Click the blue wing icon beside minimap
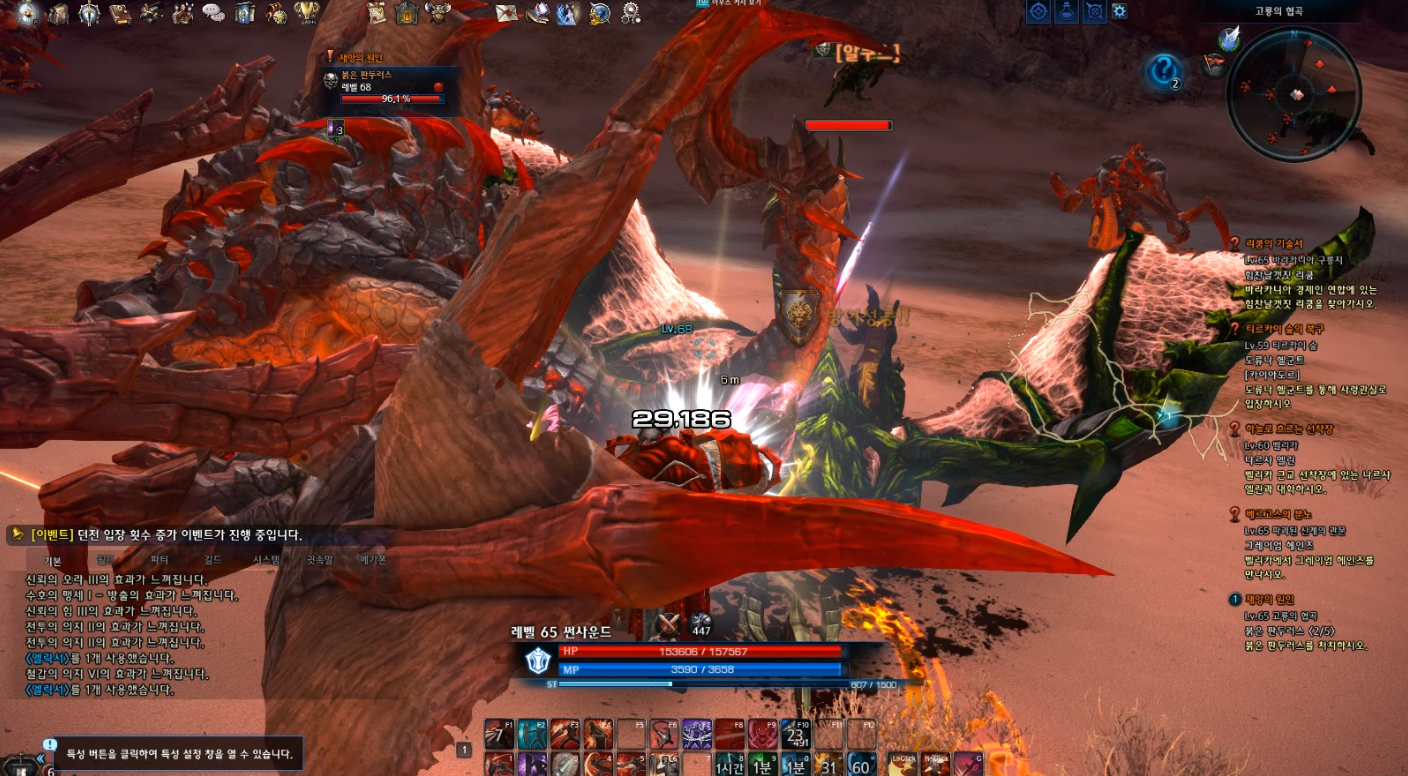This screenshot has height=776, width=1408. pos(1230,38)
